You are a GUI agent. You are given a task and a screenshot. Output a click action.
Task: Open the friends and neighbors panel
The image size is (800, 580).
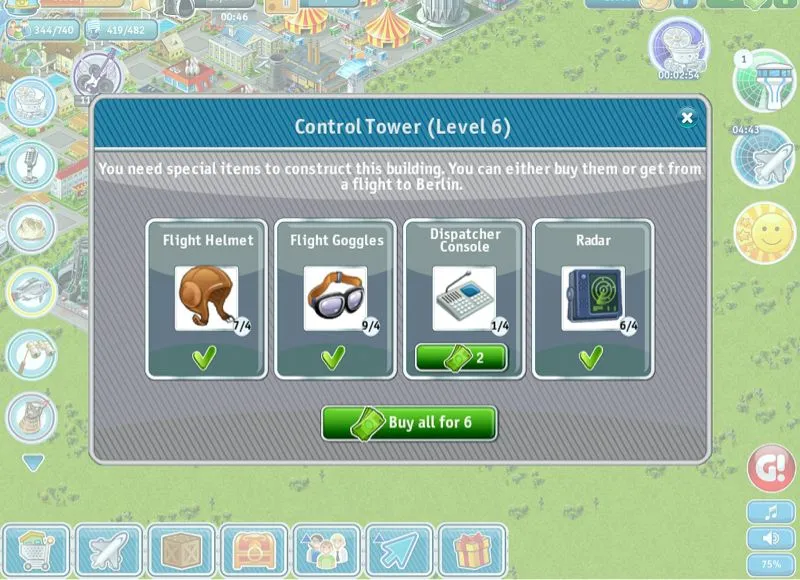[327, 551]
